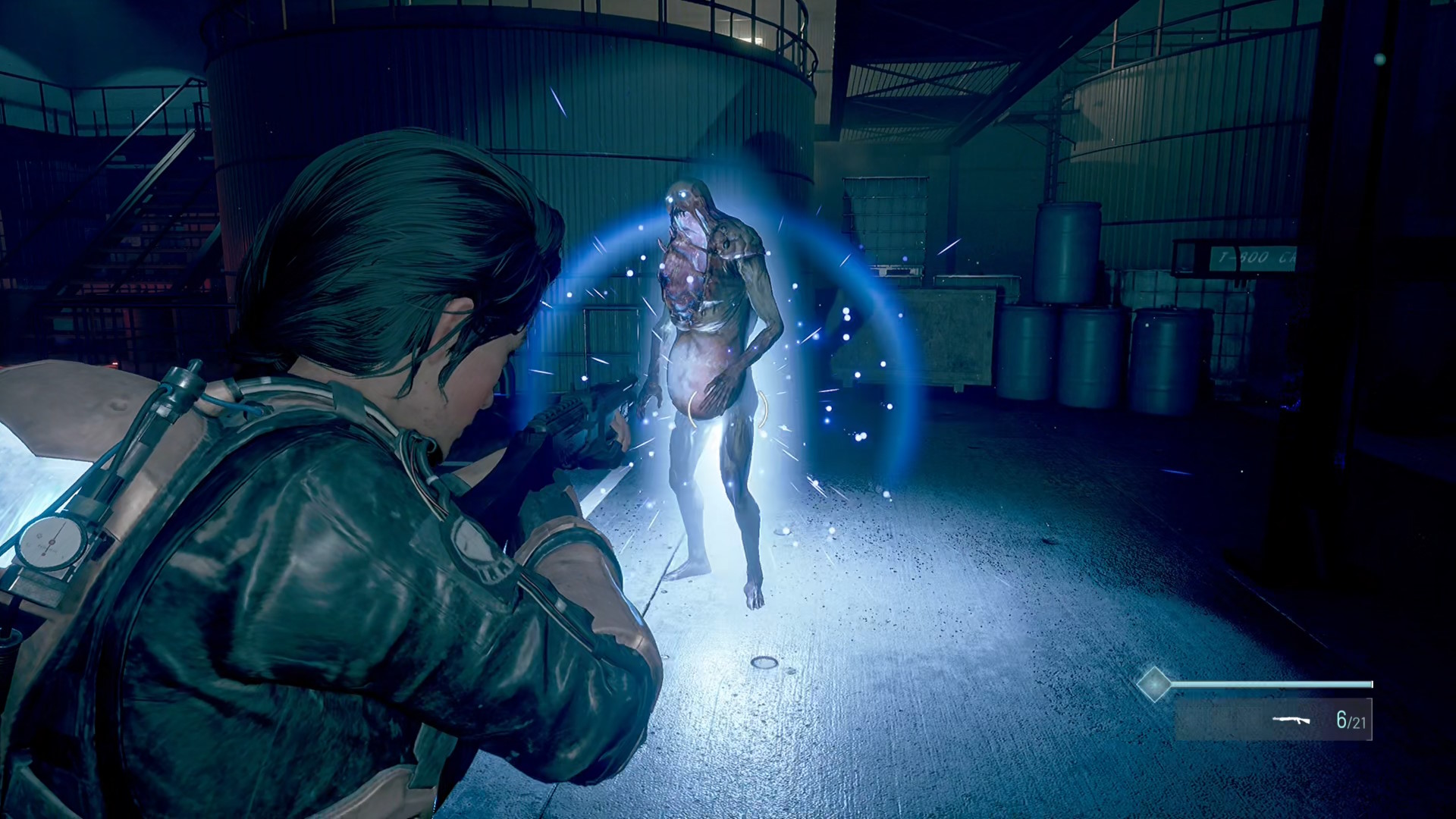The height and width of the screenshot is (819, 1456).
Task: Select the diamond status icon
Action: pyautogui.click(x=1154, y=684)
